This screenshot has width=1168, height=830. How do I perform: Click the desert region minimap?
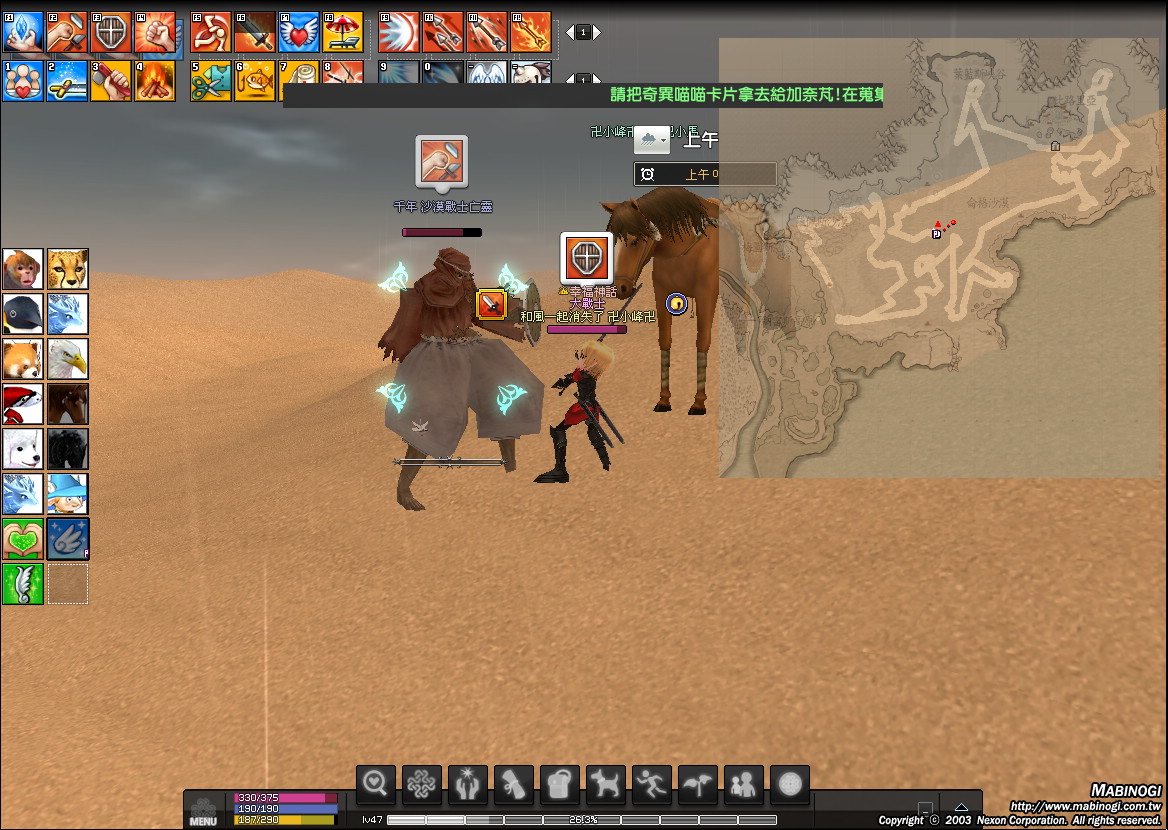pyautogui.click(x=938, y=258)
